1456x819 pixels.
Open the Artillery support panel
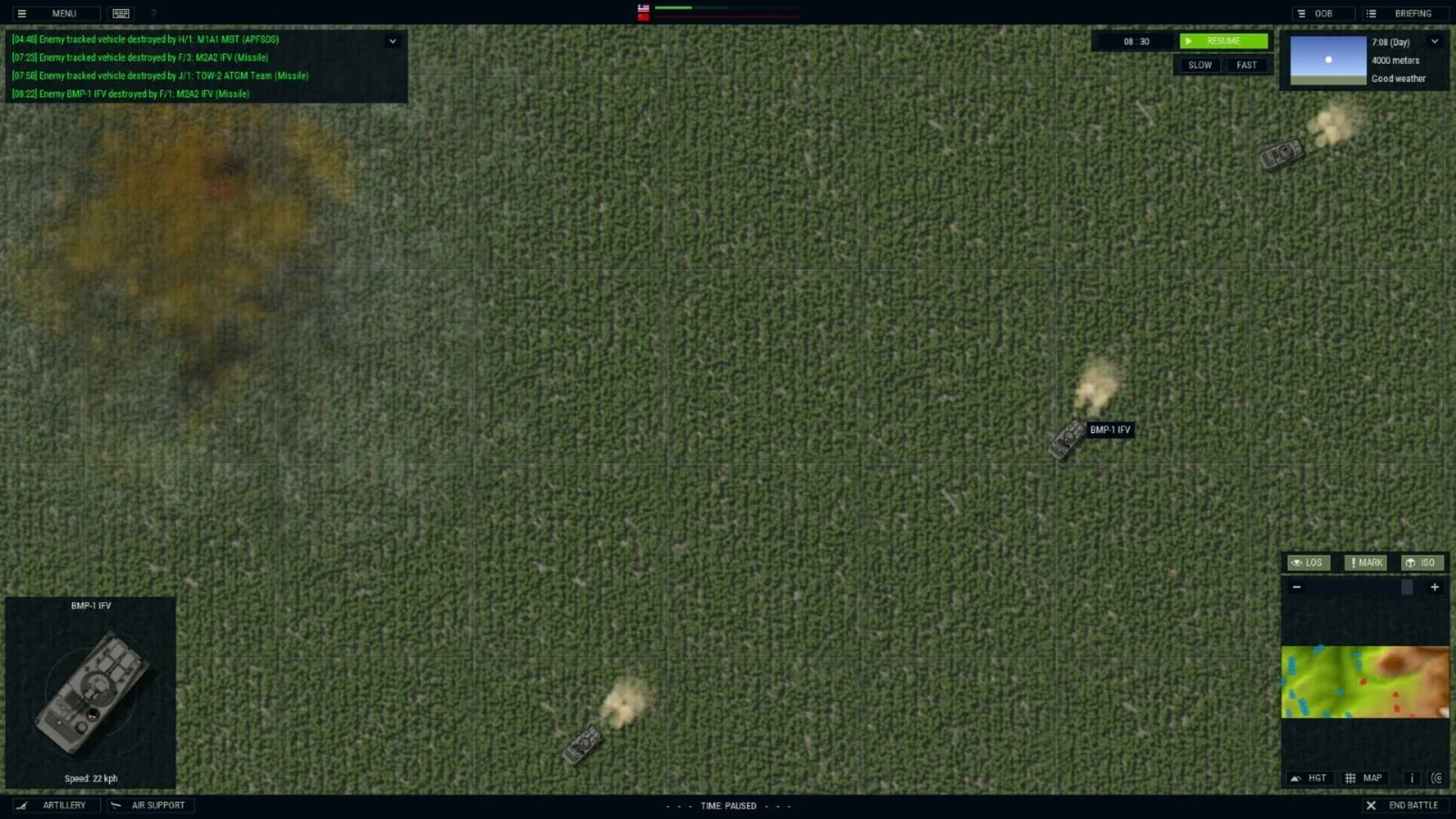[57, 805]
